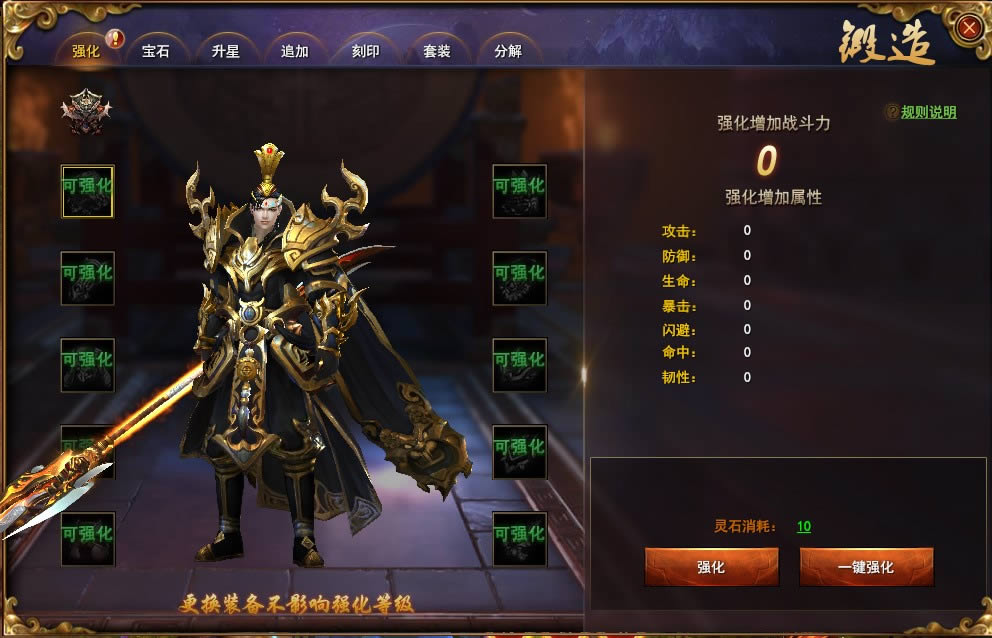This screenshot has width=992, height=638.
Task: Open the 规则说明 rules link
Action: click(x=928, y=112)
